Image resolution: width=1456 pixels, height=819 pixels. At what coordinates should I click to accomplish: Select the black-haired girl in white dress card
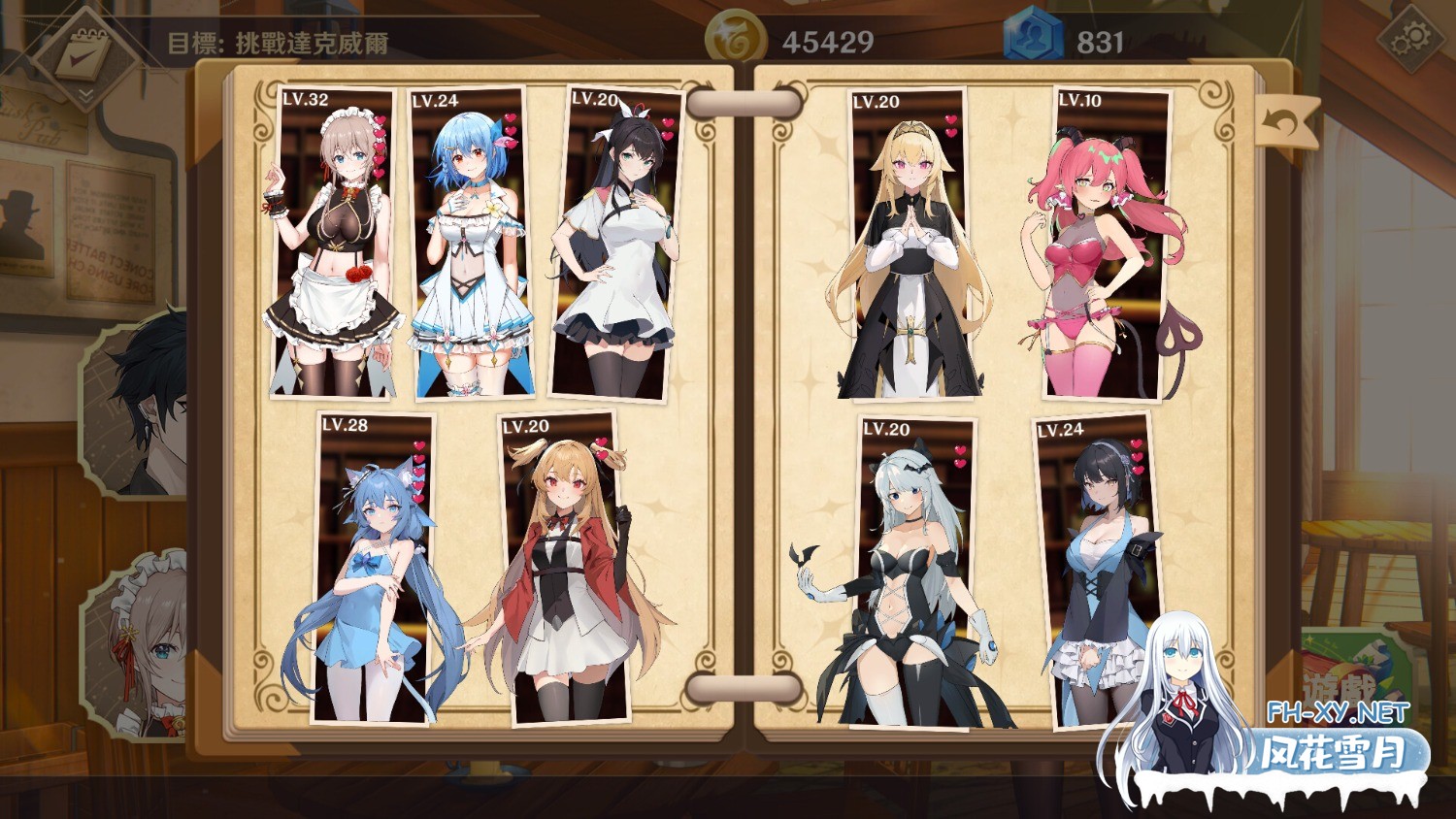[x=615, y=243]
